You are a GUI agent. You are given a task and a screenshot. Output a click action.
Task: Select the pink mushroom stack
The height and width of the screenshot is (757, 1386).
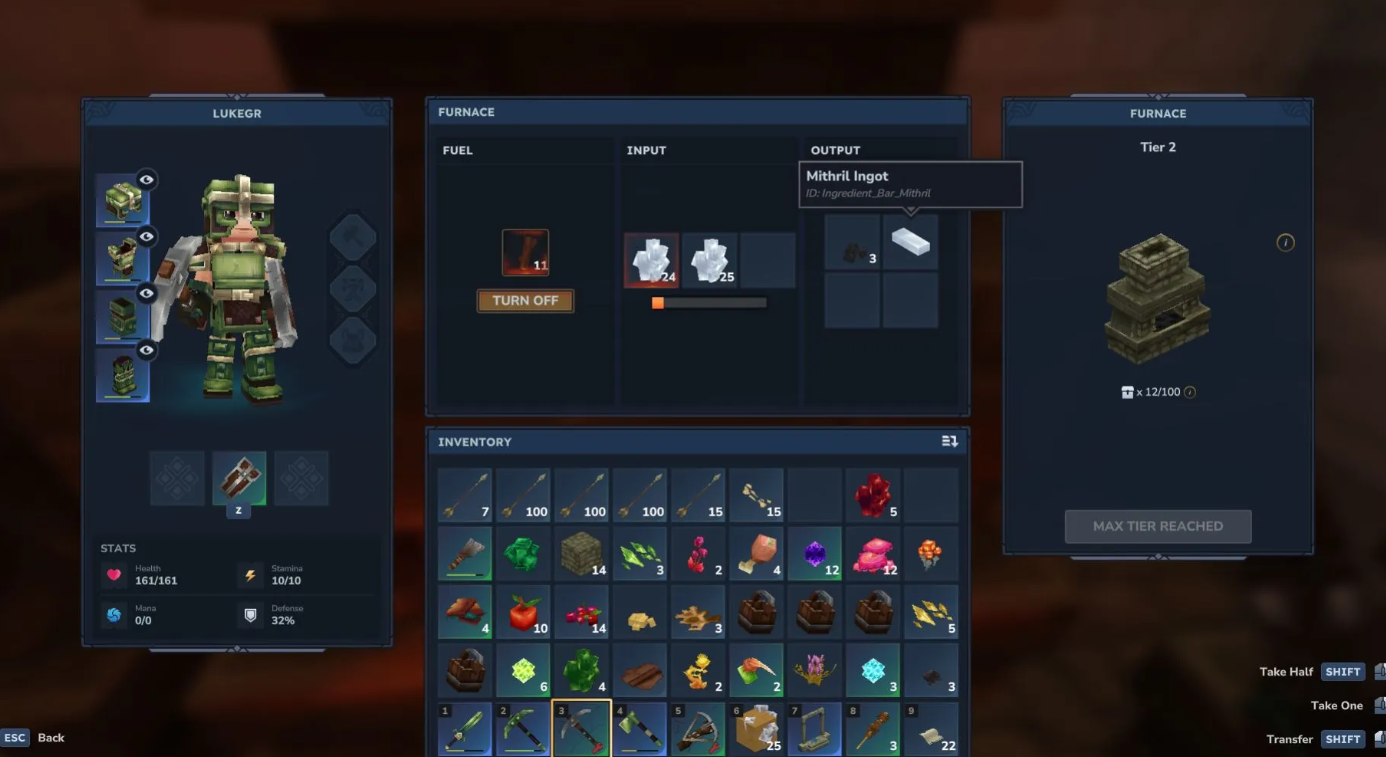[872, 553]
